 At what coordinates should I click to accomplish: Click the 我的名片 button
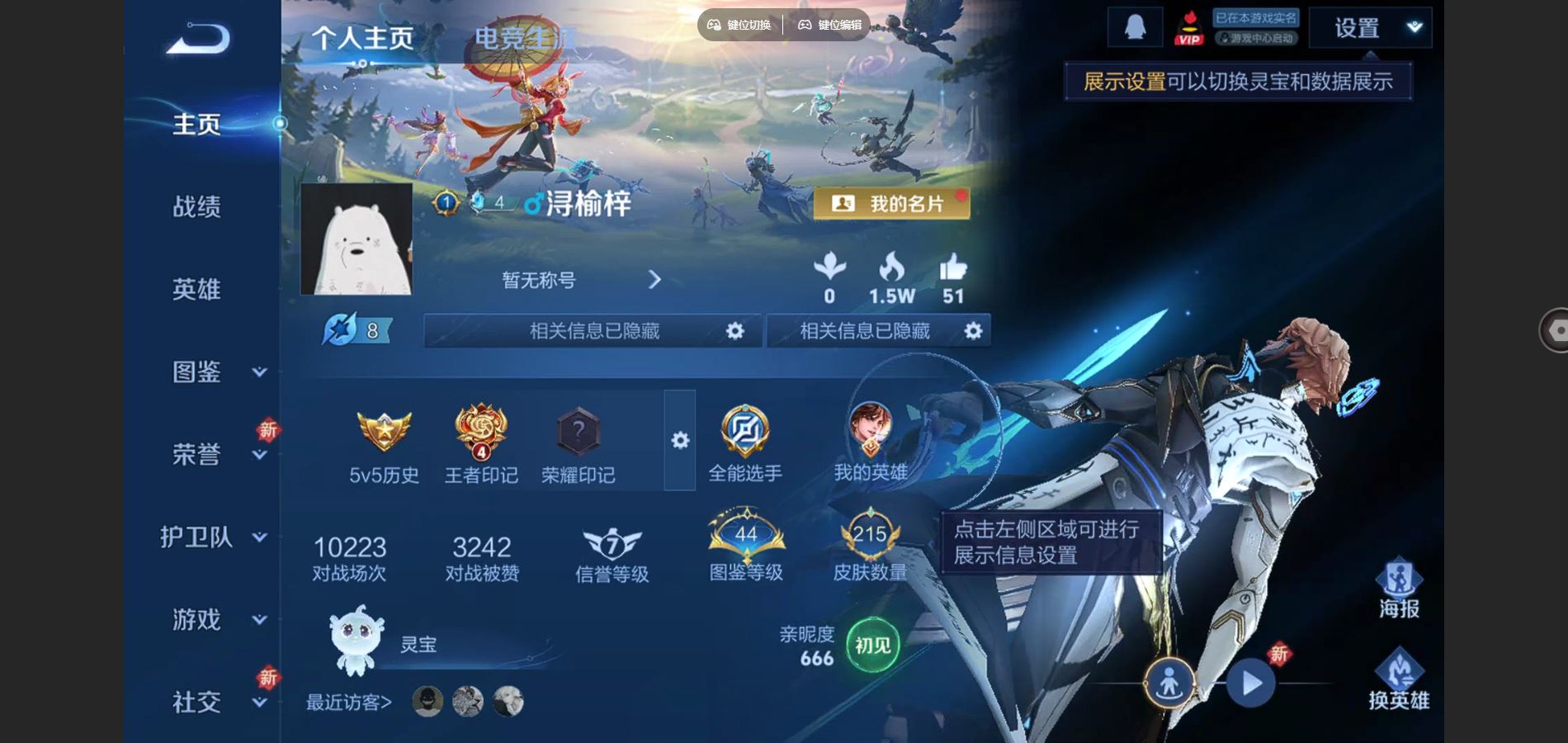click(894, 203)
